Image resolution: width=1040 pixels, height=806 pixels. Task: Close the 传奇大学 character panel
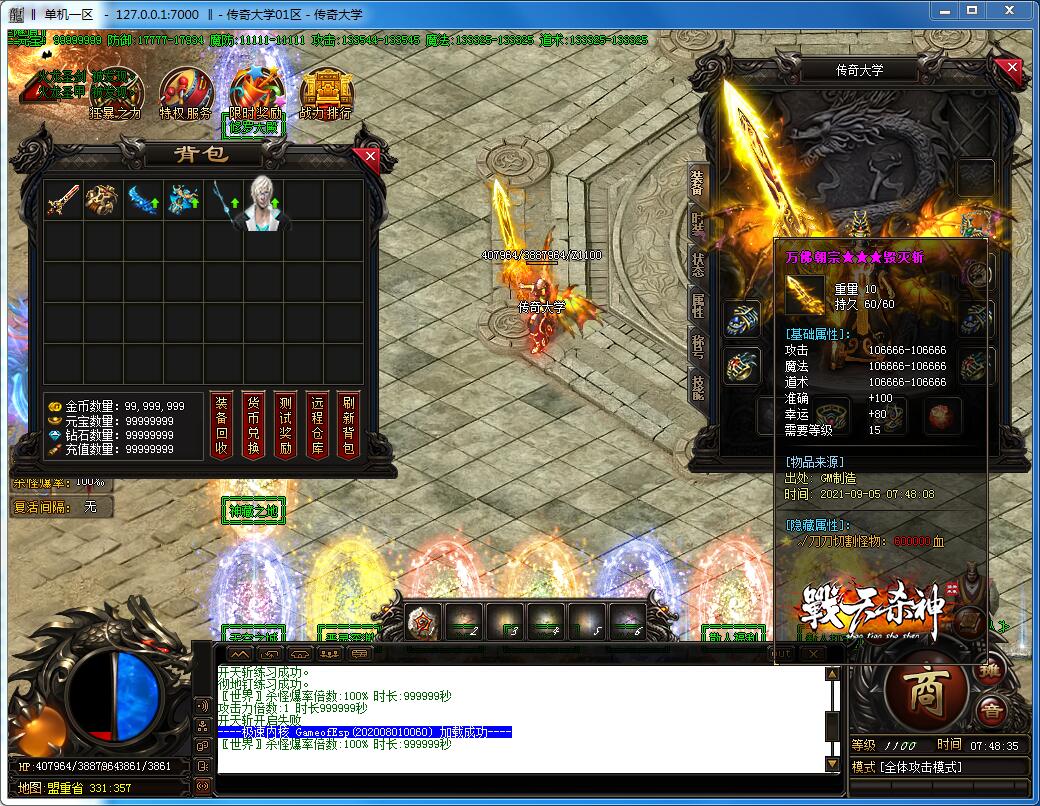pos(1012,68)
